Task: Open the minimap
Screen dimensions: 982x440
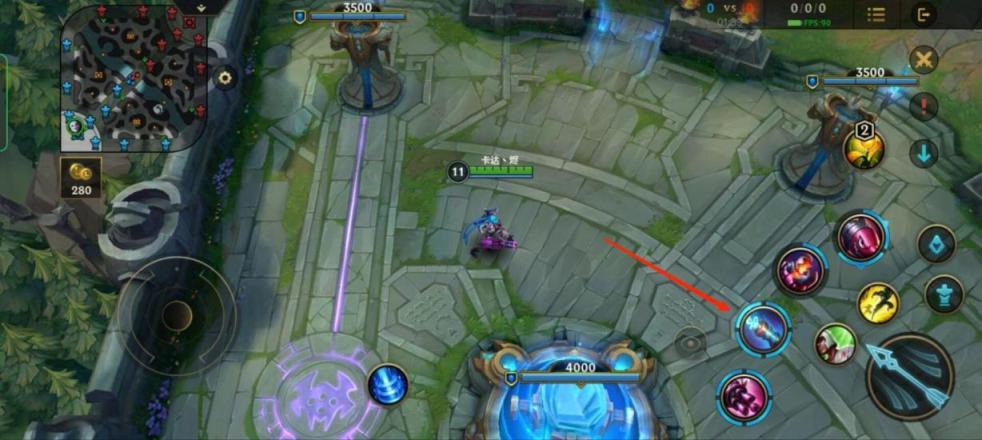Action: pos(134,80)
